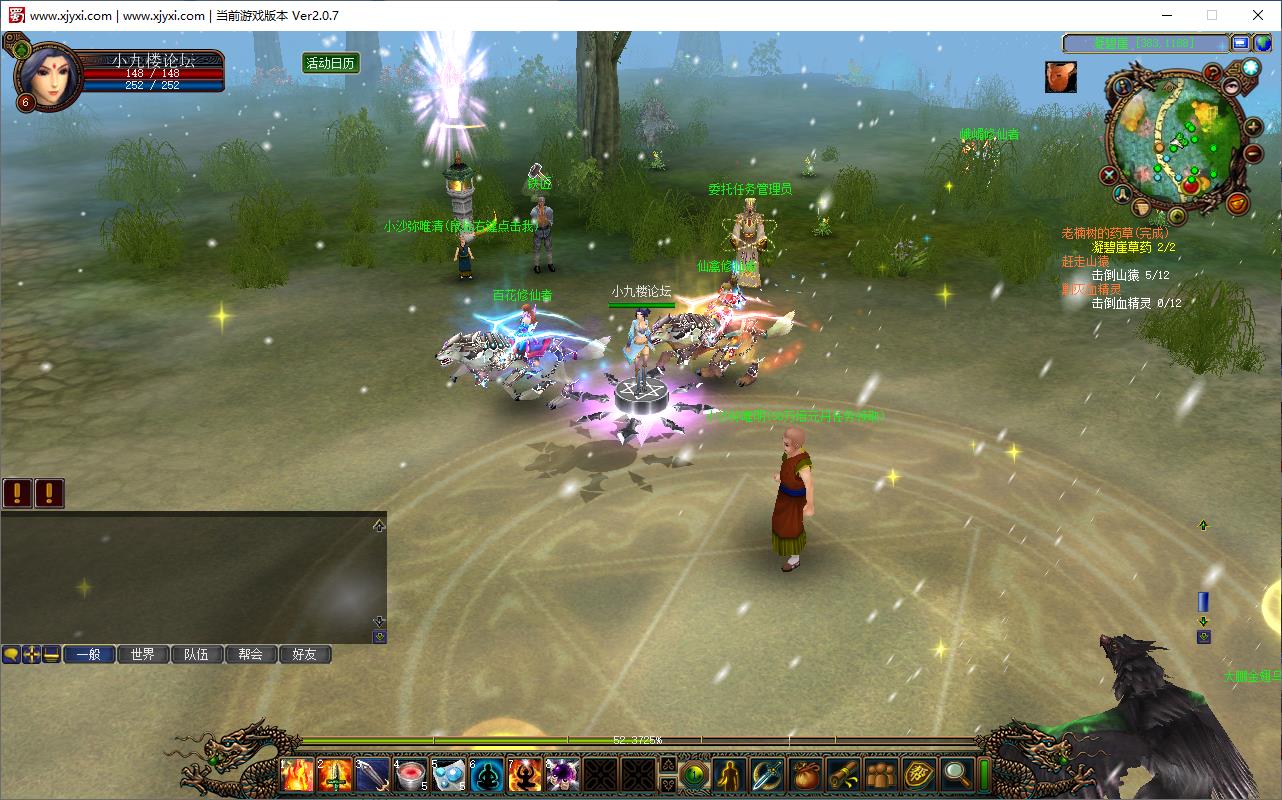Open the character panel from the golden figure icon
The width and height of the screenshot is (1282, 800).
(x=731, y=775)
